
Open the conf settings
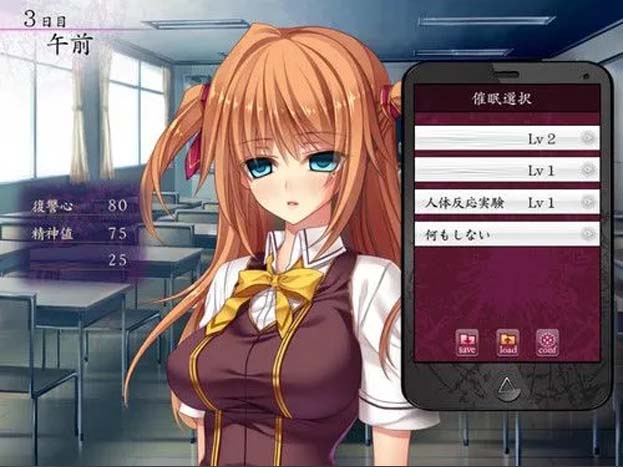[546, 342]
